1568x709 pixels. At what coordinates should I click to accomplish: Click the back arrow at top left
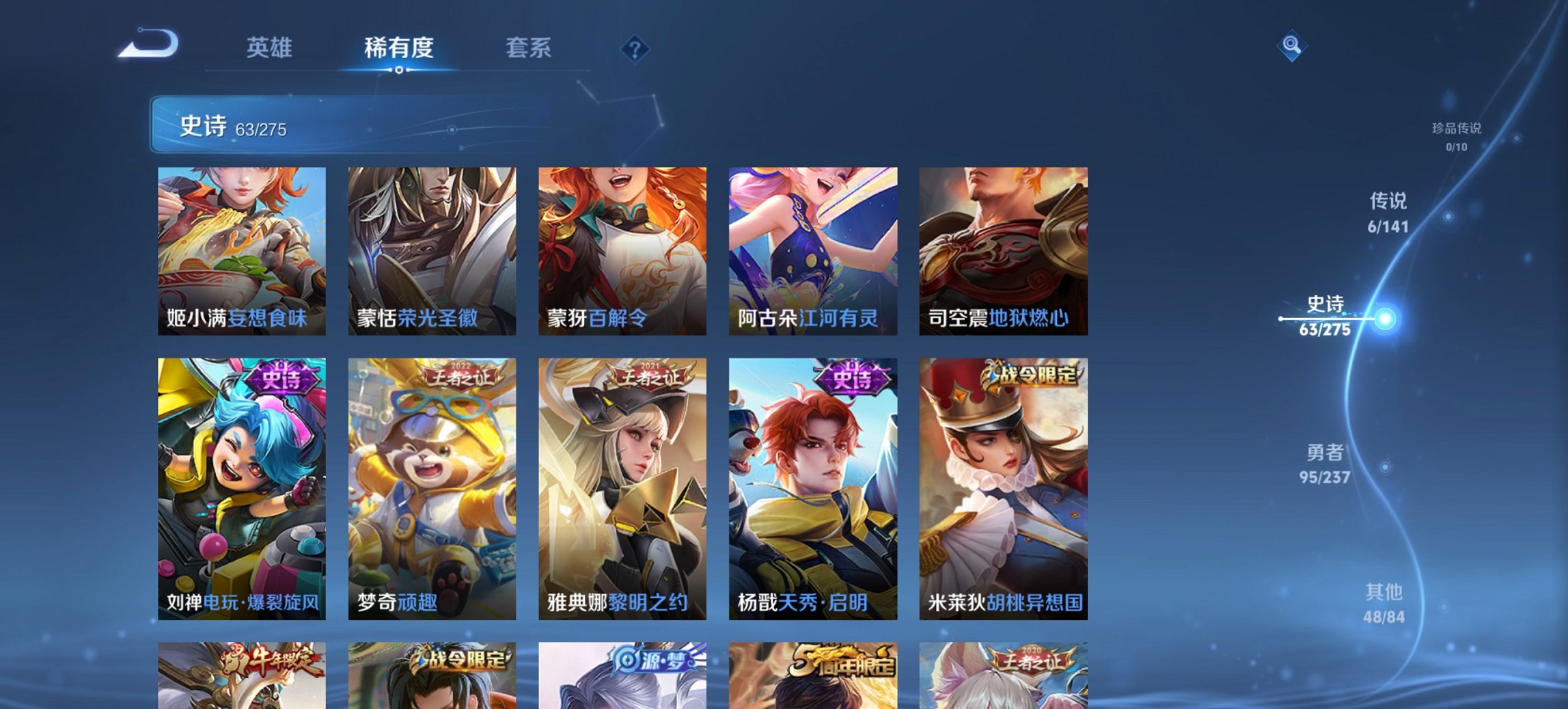pos(149,43)
